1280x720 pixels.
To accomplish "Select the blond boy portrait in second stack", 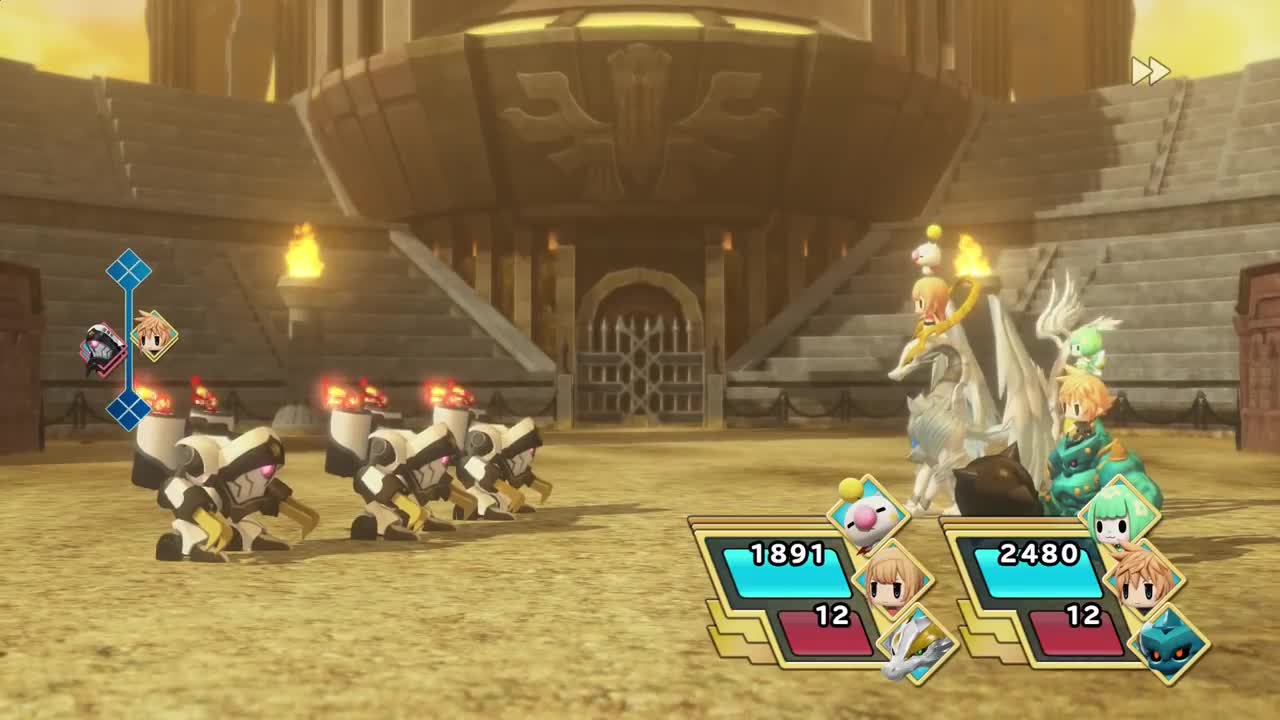I will (1144, 579).
